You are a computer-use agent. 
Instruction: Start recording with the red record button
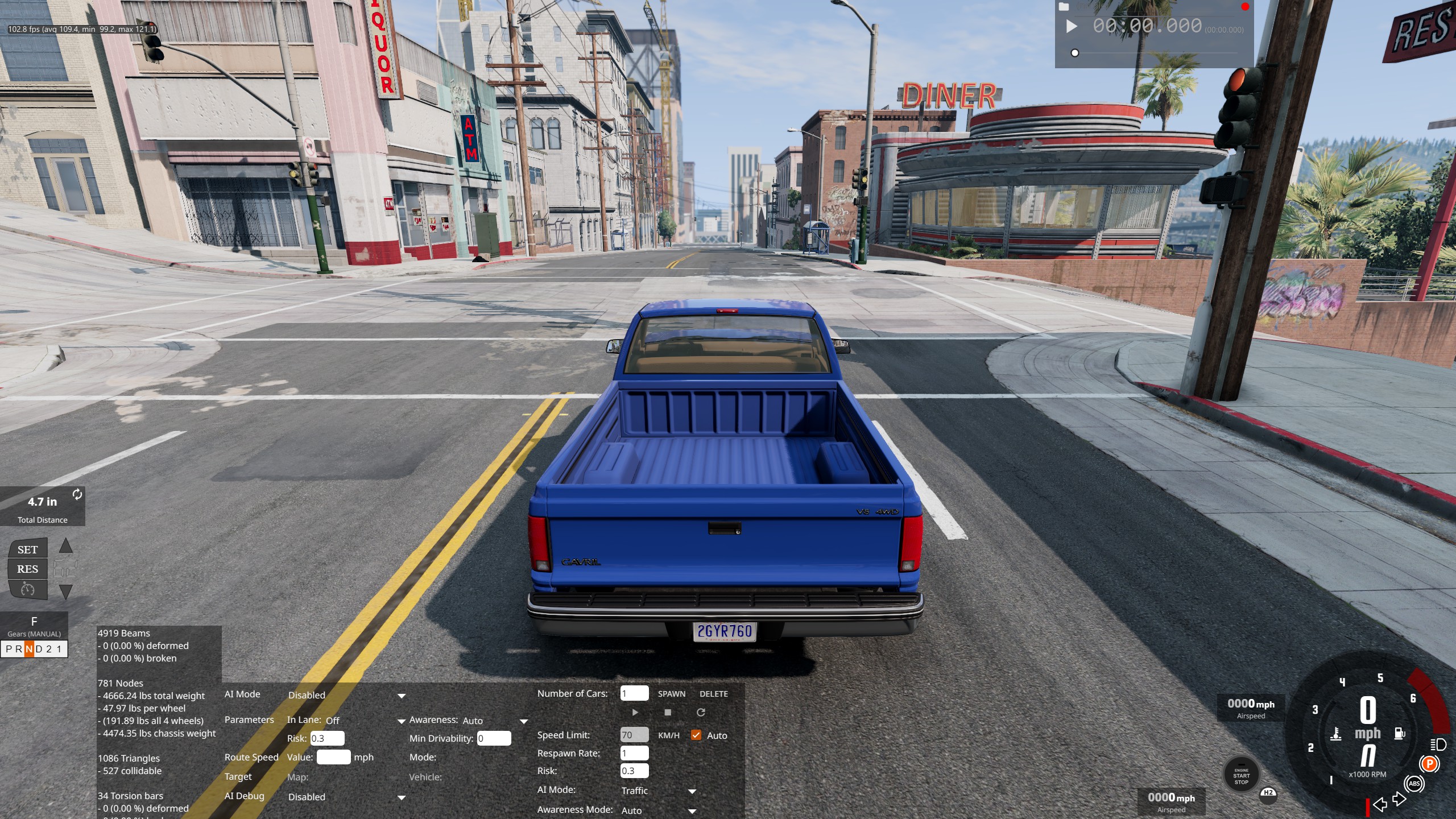coord(1245,7)
